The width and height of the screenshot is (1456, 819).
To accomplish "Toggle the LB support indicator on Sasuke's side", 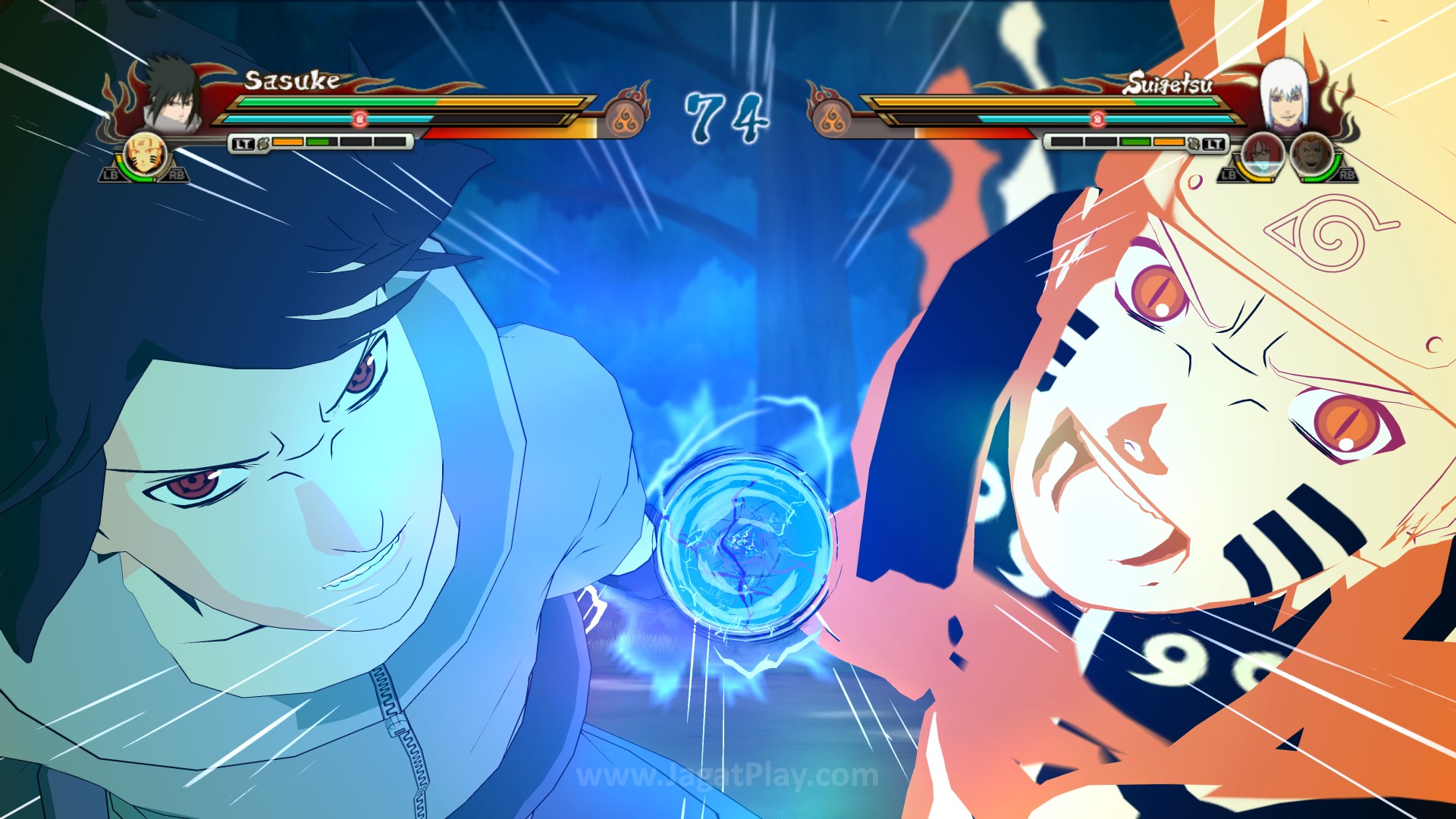I will [111, 174].
